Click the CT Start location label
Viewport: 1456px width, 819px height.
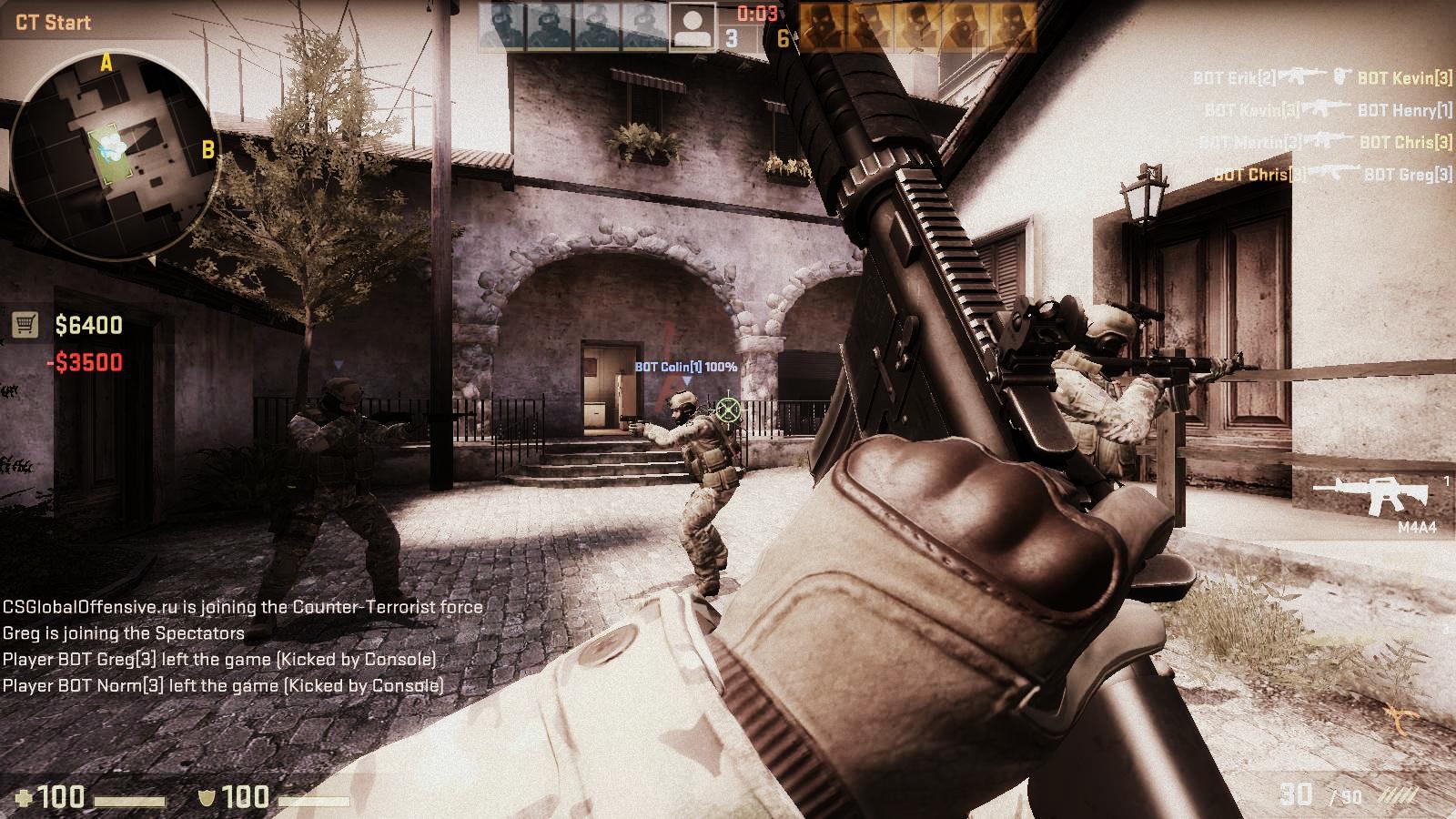[53, 22]
